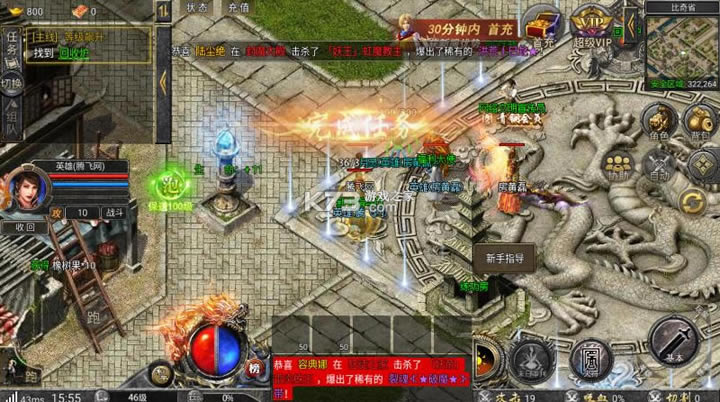Open the 背包 bag inventory

pos(698,118)
